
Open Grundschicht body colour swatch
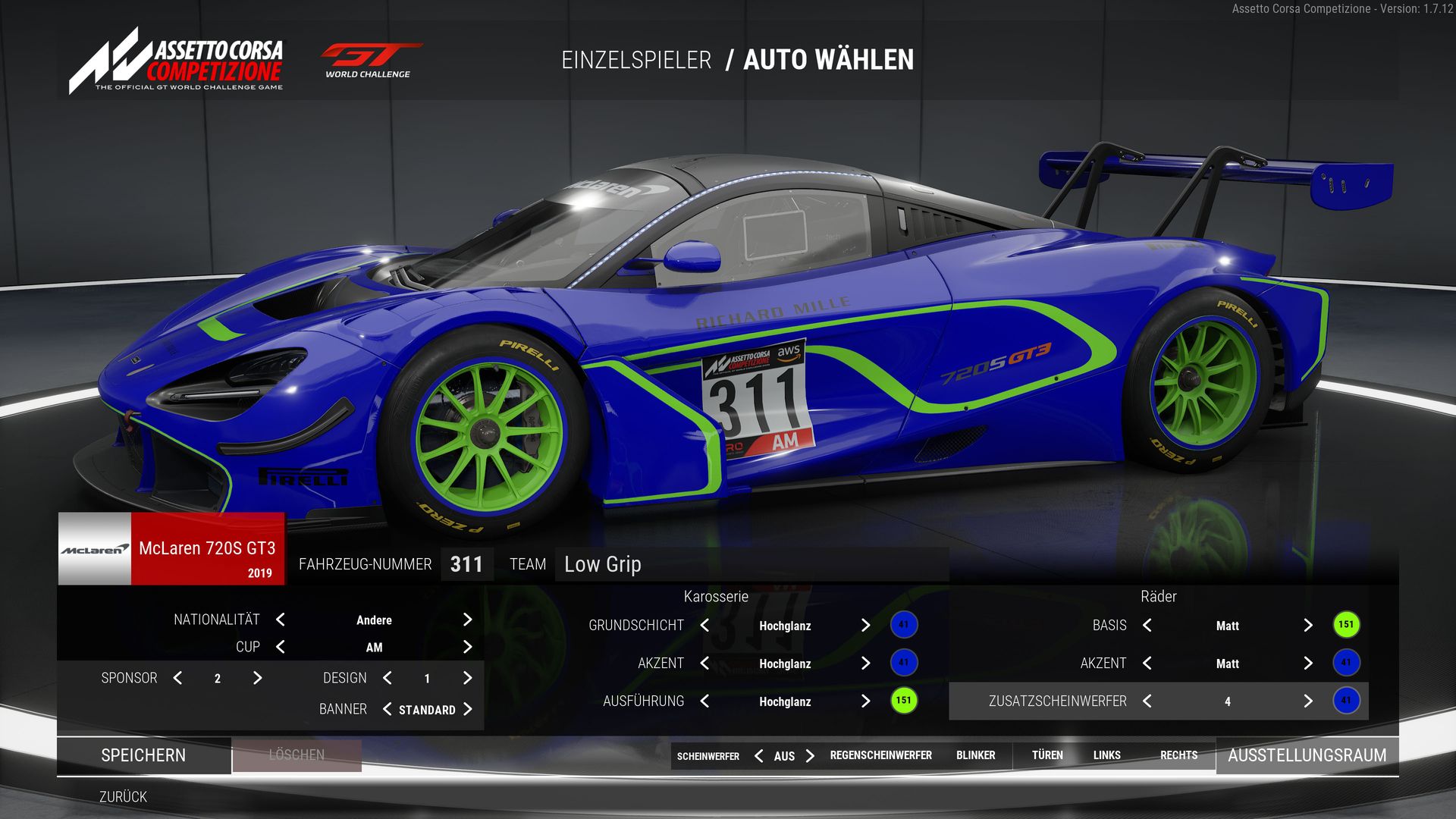coord(903,625)
